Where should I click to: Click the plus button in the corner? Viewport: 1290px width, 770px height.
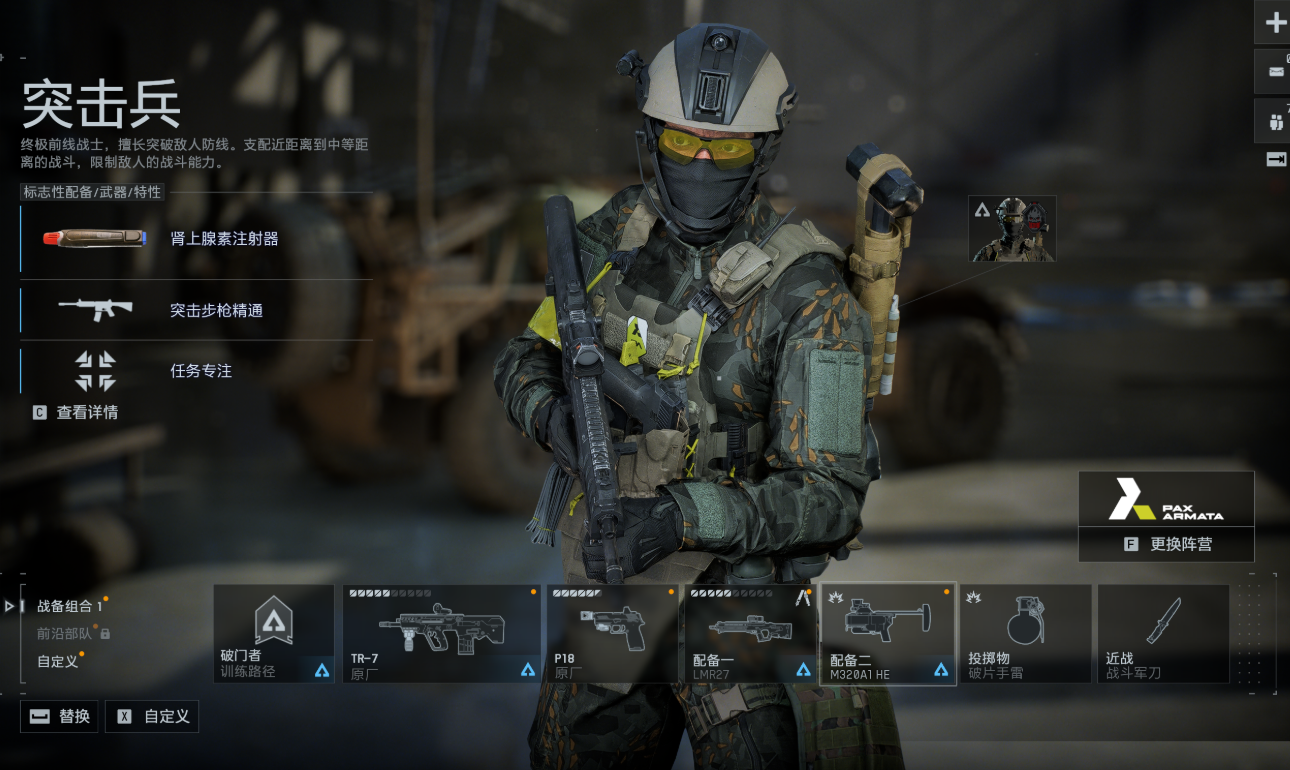(x=1275, y=22)
